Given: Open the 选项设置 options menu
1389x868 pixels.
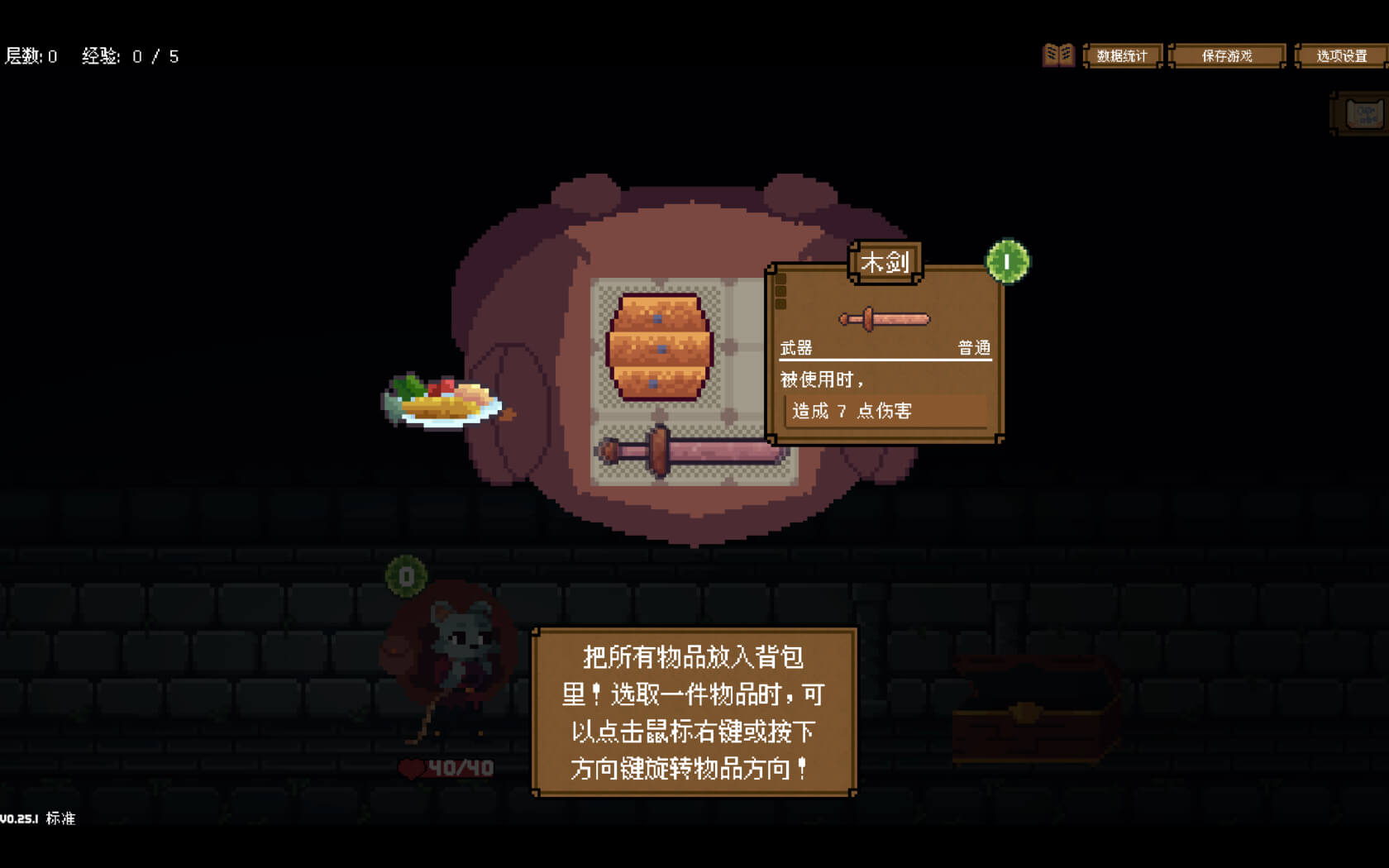Looking at the screenshot, I should click(x=1341, y=56).
